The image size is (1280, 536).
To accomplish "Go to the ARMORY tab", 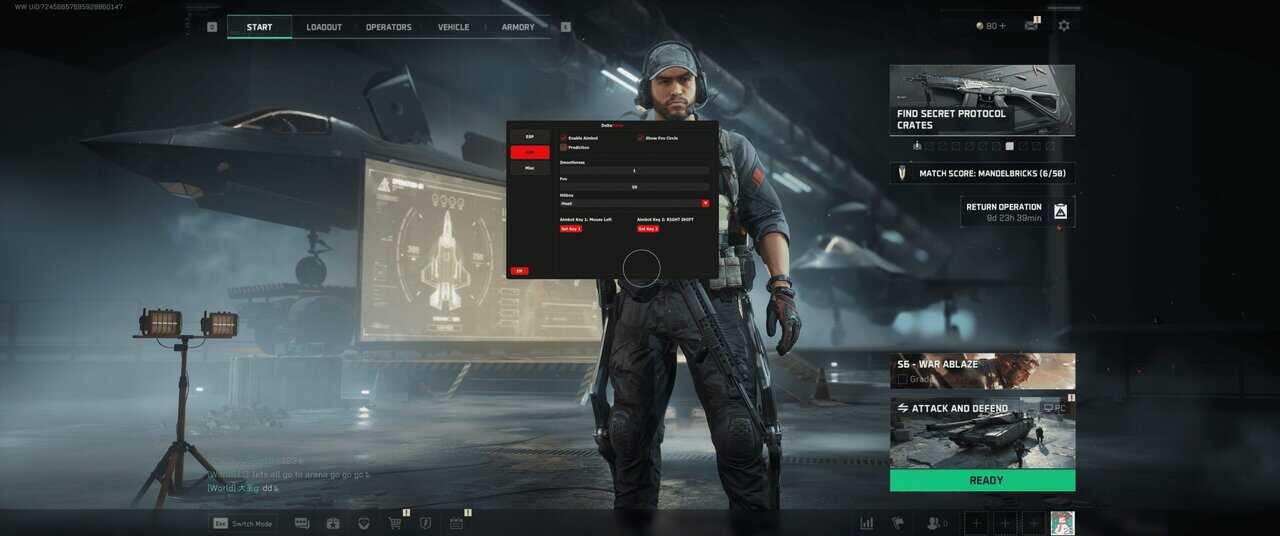I will [x=517, y=27].
